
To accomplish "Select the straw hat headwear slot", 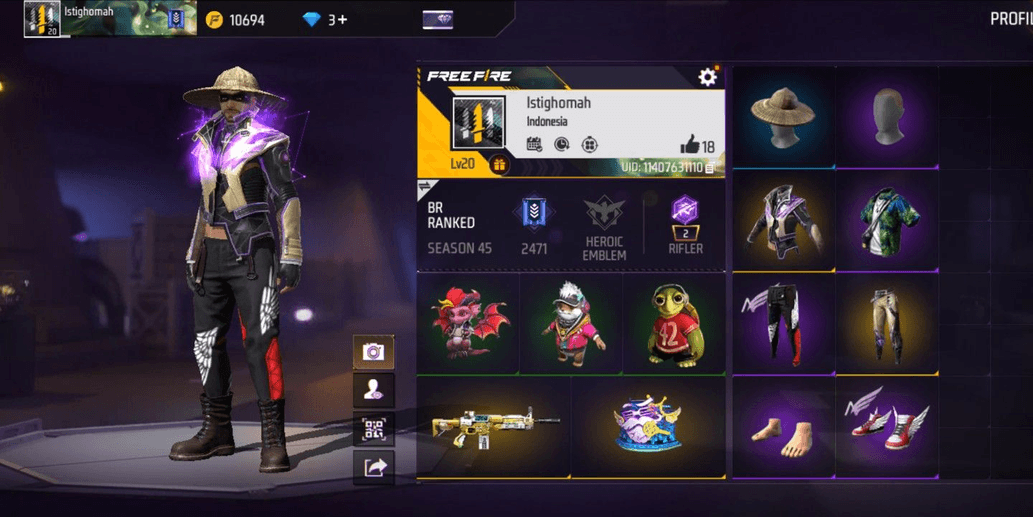I will pos(784,113).
